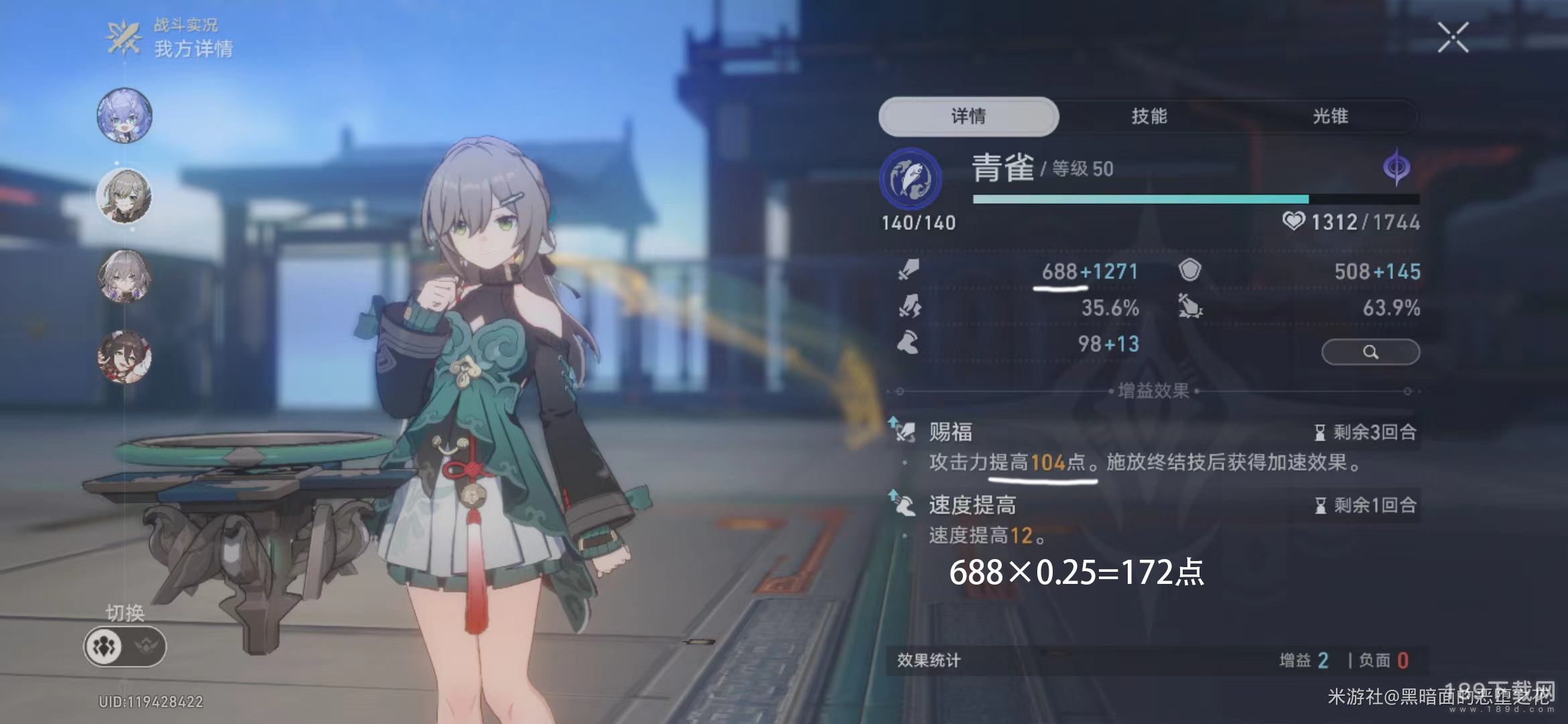View the 速度提高 buff entry
This screenshot has width=1568, height=724.
972,505
